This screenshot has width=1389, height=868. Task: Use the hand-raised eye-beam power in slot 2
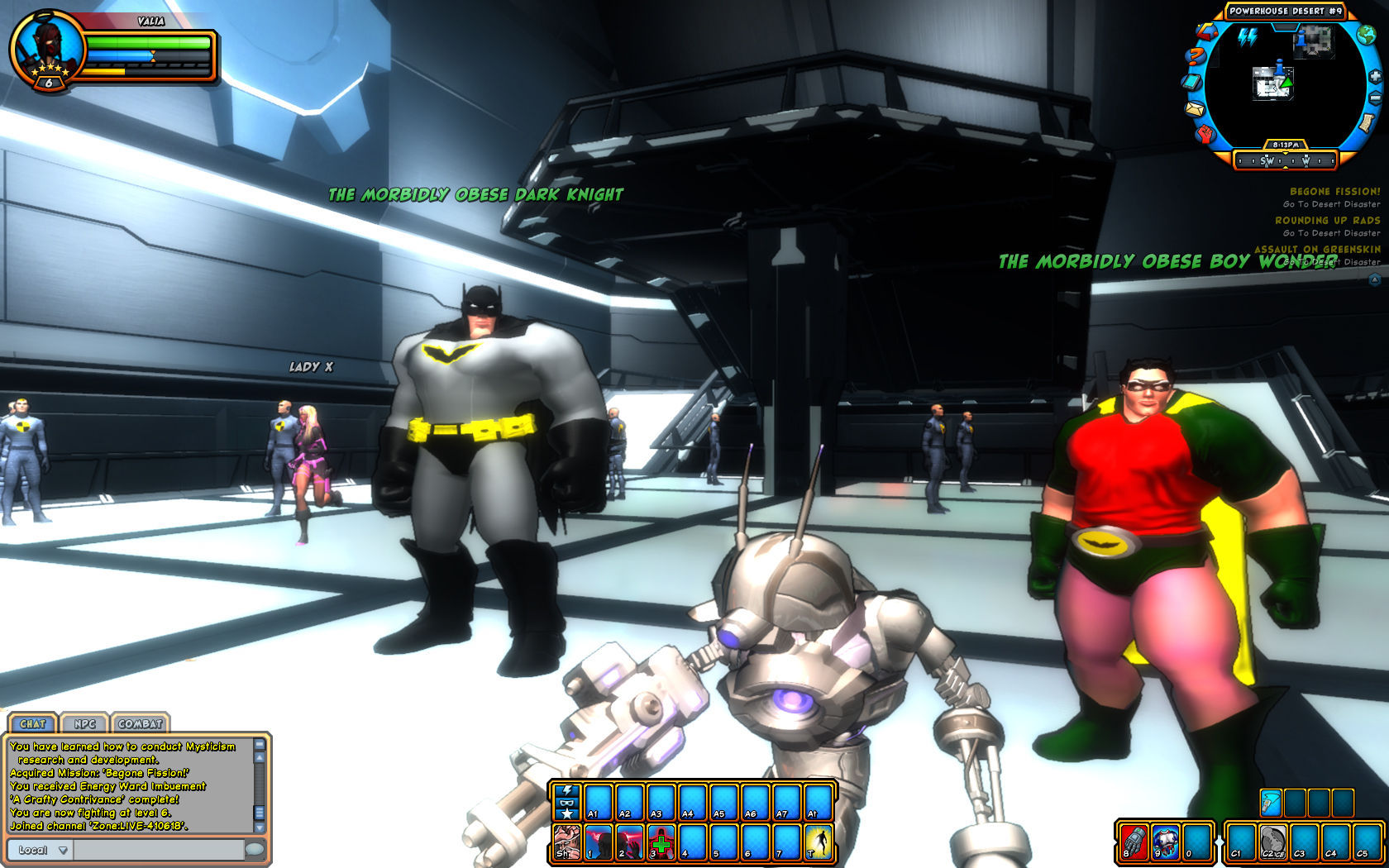630,842
